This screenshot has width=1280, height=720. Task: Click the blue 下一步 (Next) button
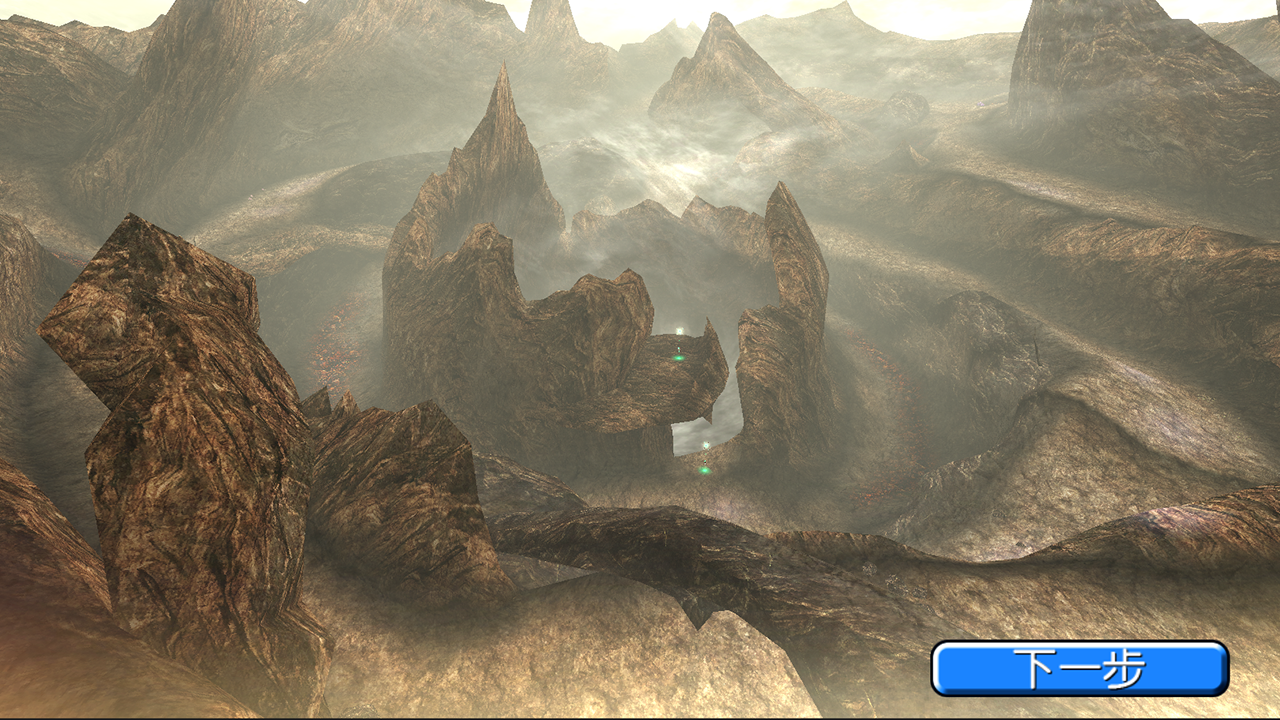(x=1079, y=668)
